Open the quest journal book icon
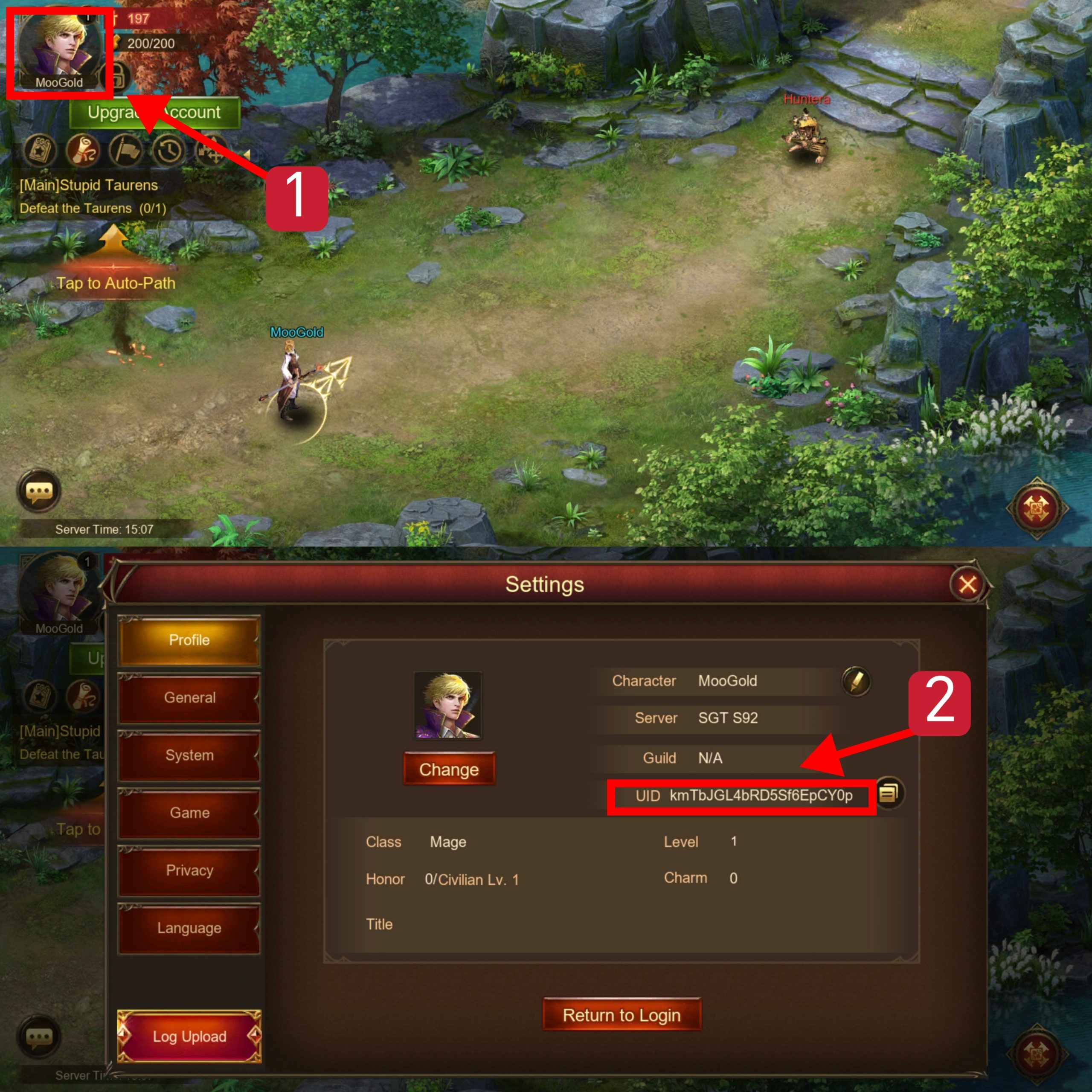The image size is (1092, 1092). pos(40,151)
